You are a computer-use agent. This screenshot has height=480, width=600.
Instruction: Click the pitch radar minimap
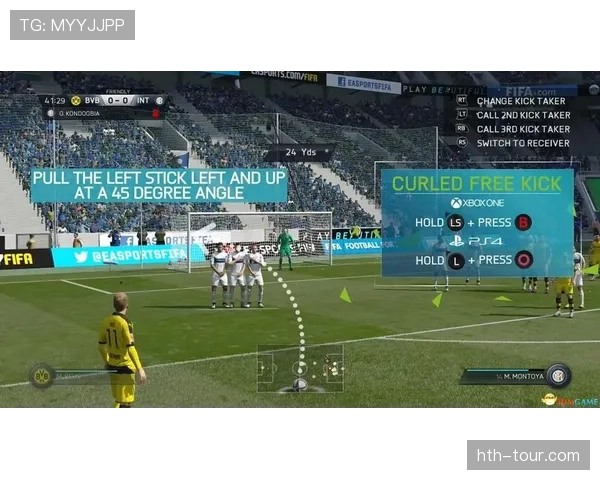click(x=300, y=368)
